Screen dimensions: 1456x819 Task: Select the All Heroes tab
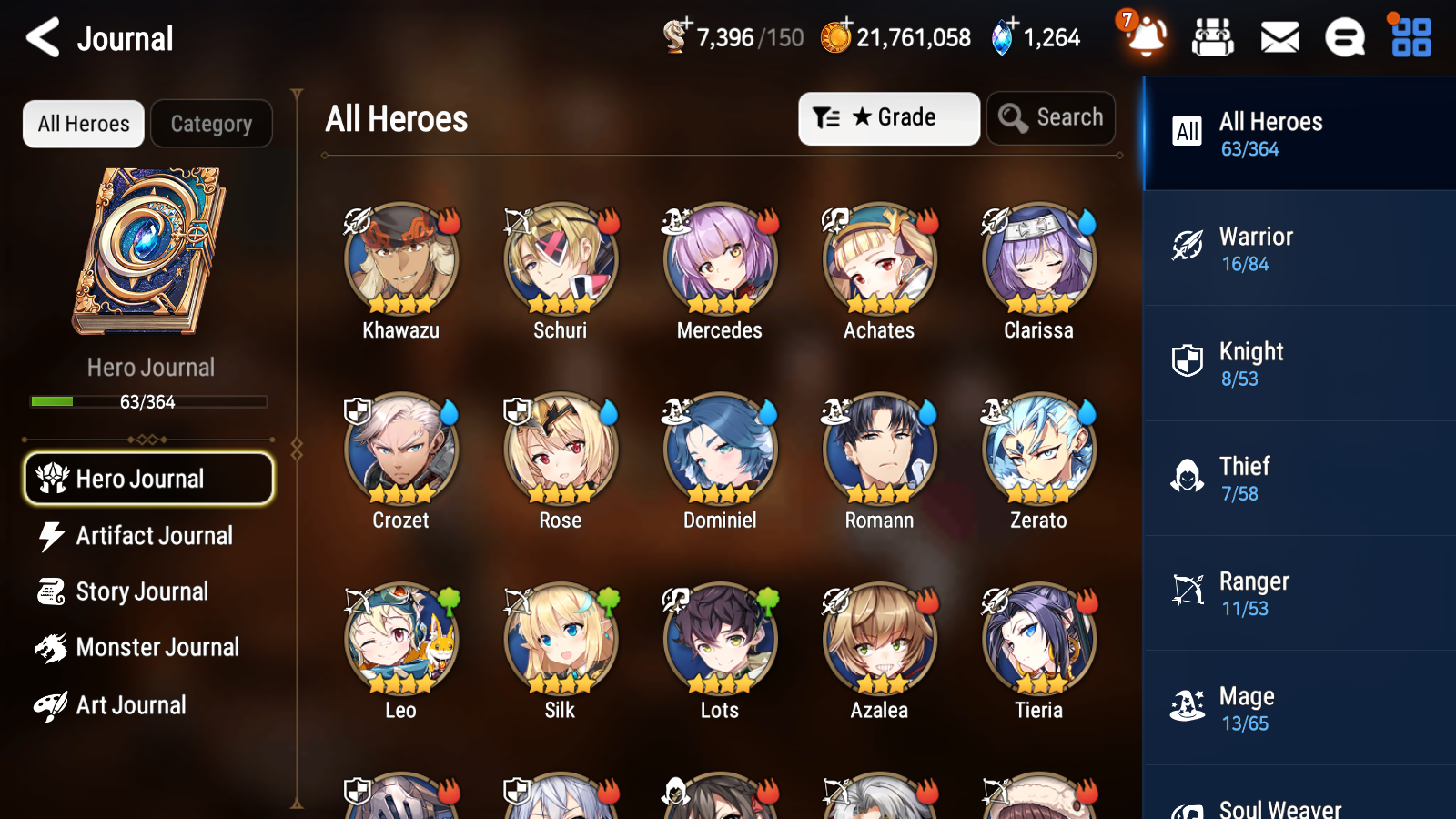[83, 124]
